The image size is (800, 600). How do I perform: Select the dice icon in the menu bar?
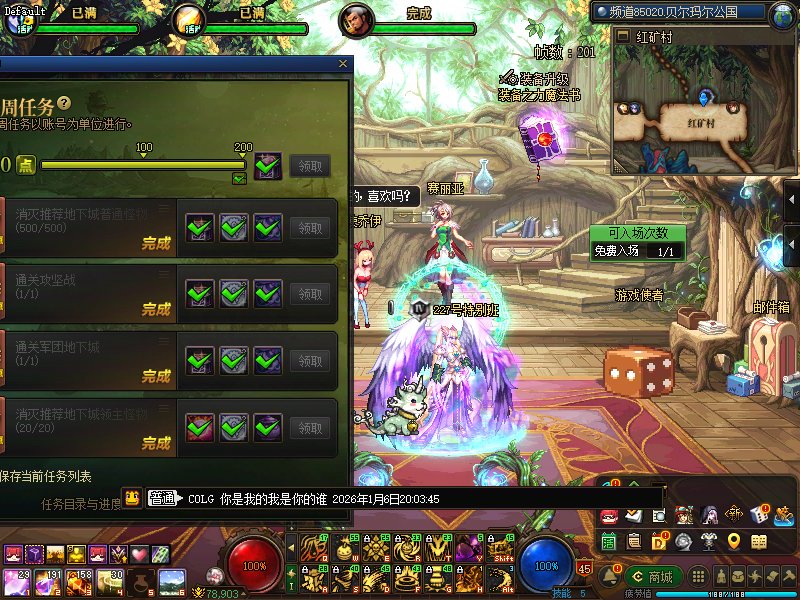759,515
